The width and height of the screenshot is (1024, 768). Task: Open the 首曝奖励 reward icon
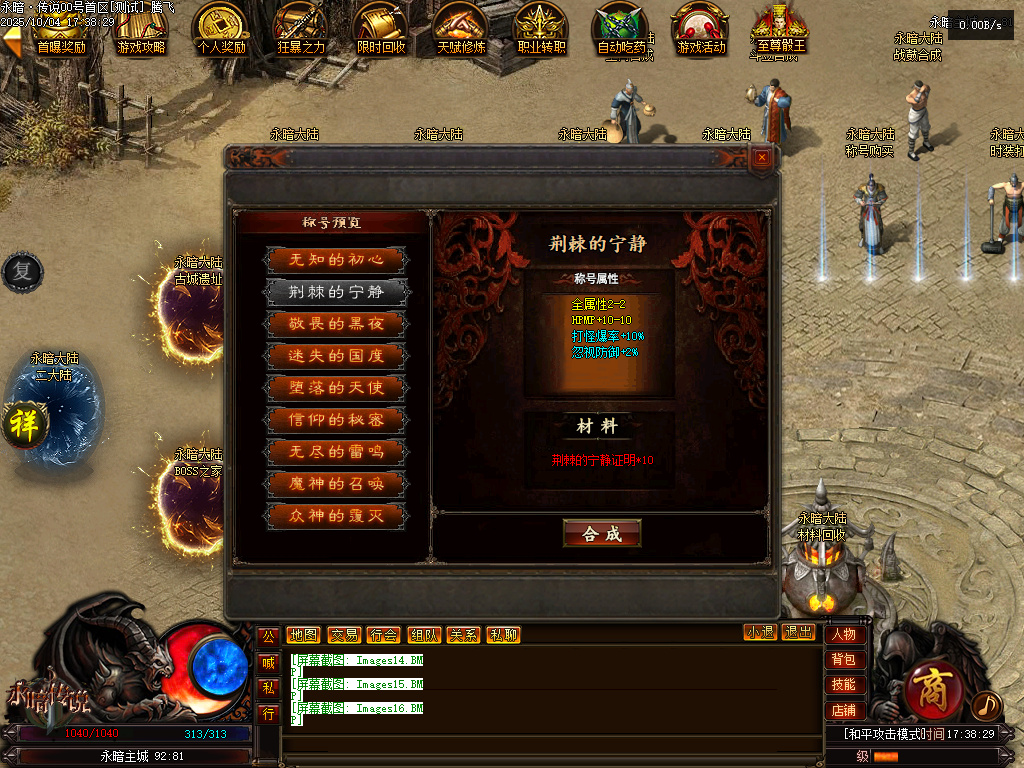click(x=61, y=29)
